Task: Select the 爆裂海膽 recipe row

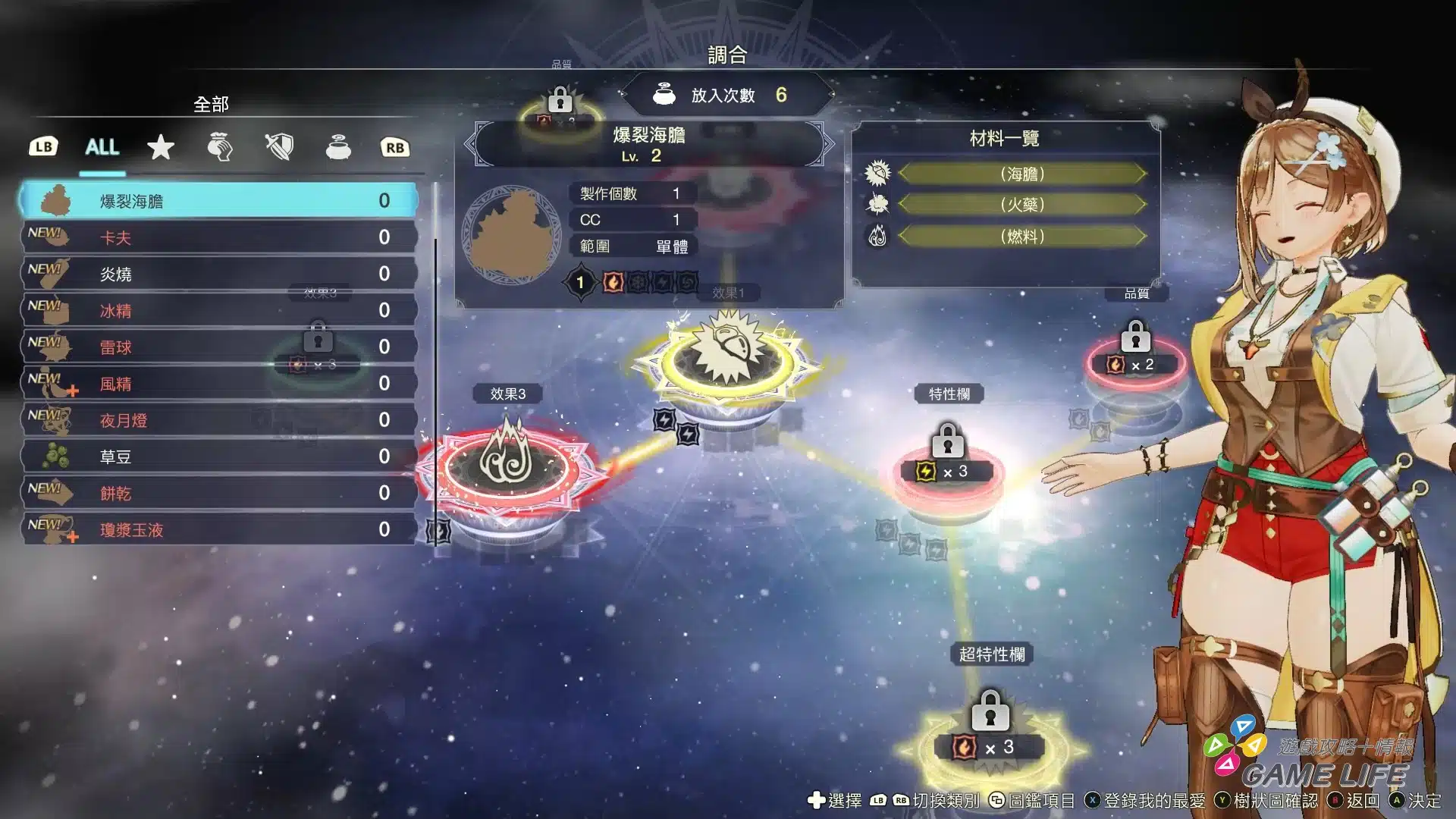Action: click(218, 201)
